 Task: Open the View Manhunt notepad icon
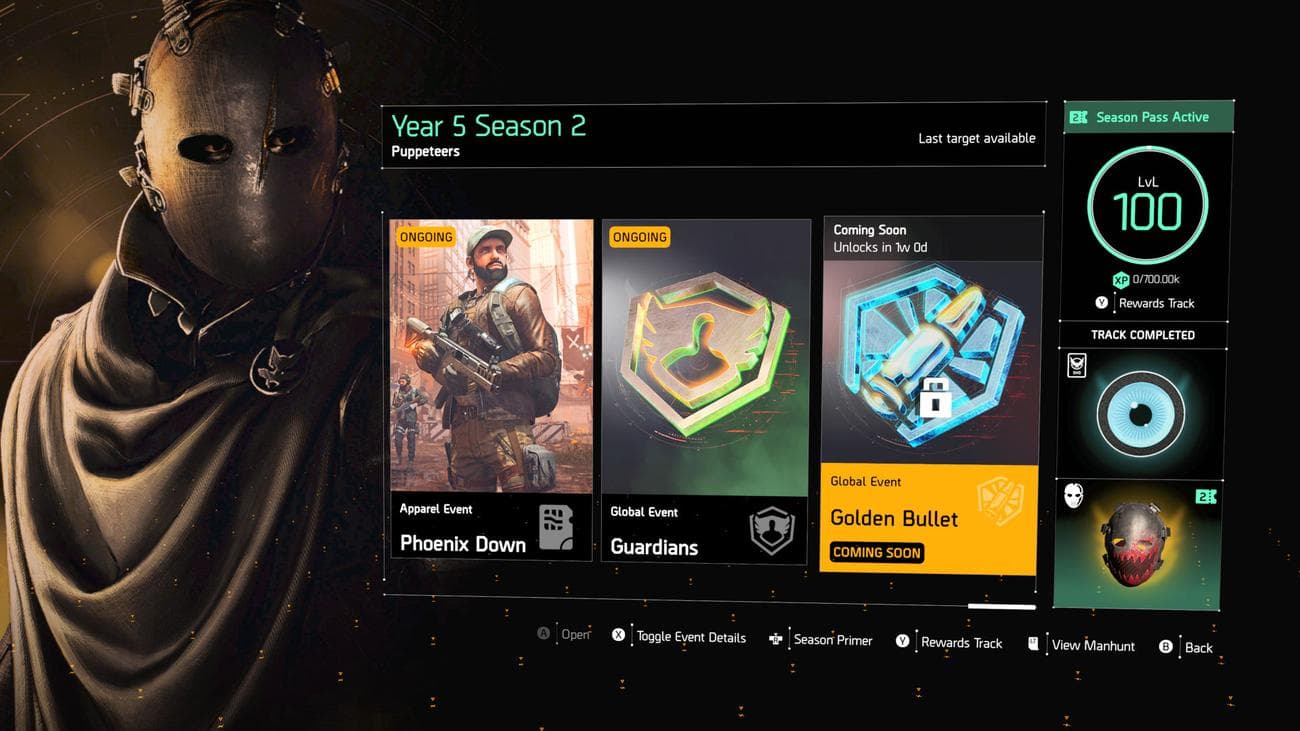[x=1033, y=645]
